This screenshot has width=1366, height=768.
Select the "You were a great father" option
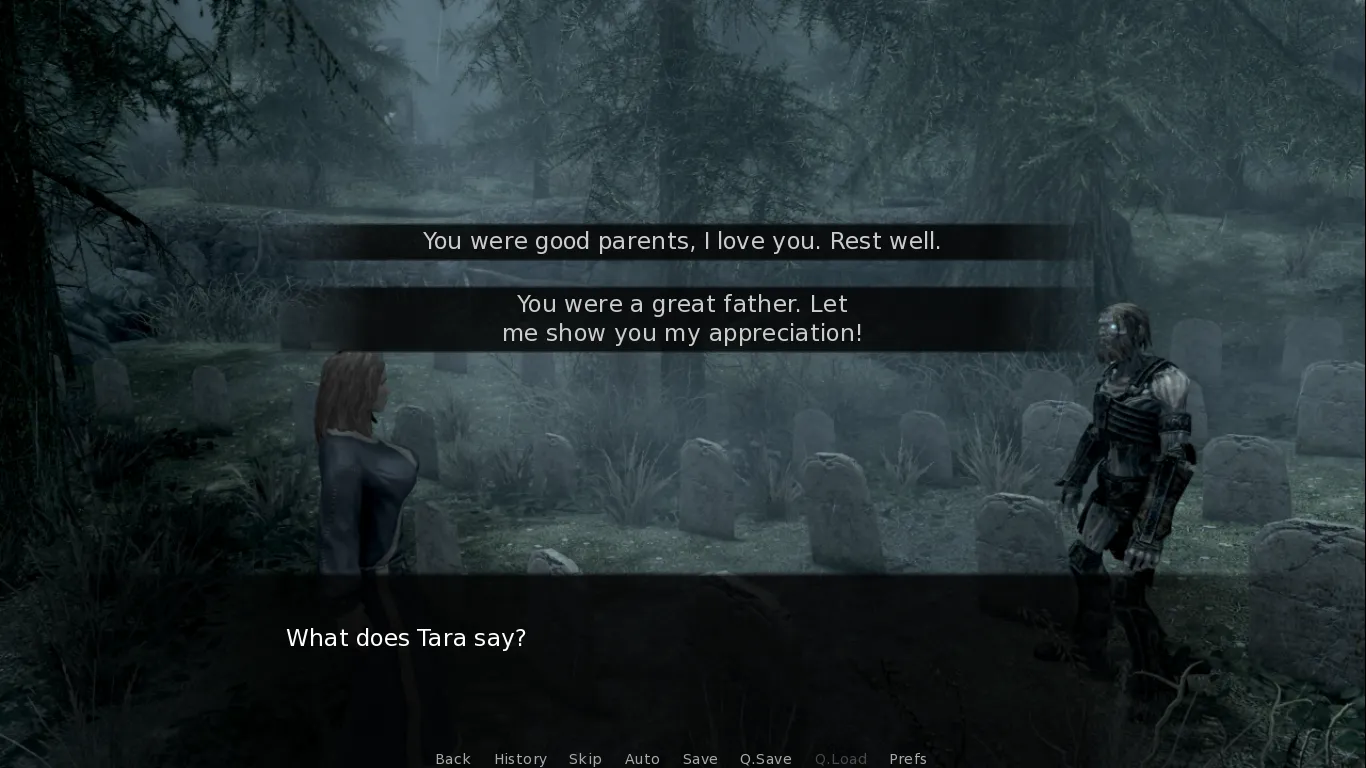pos(682,319)
